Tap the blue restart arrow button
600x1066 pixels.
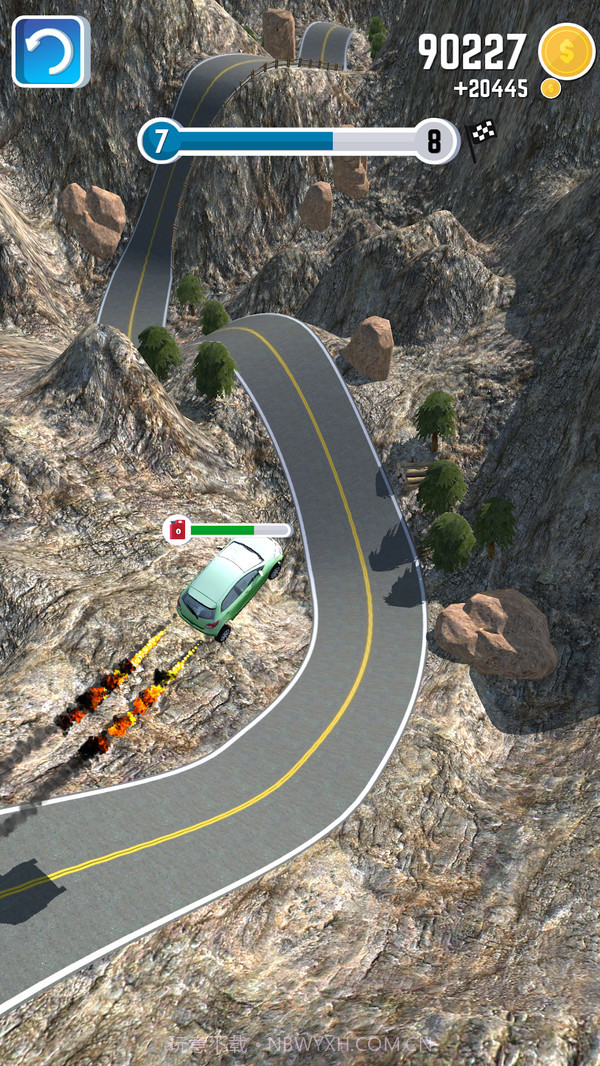50,51
